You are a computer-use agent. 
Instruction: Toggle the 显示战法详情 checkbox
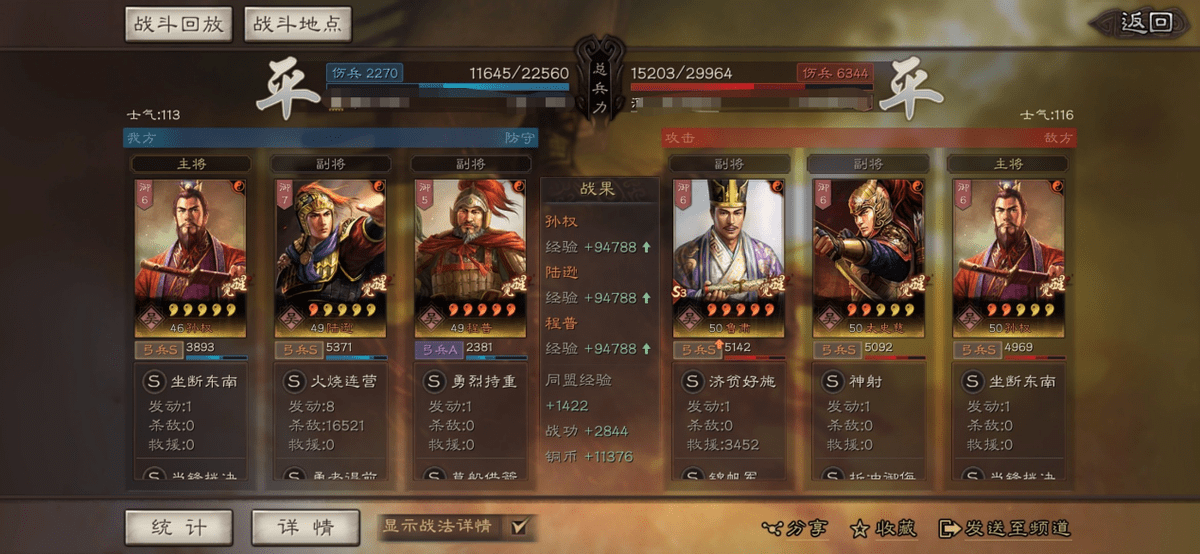click(x=518, y=527)
